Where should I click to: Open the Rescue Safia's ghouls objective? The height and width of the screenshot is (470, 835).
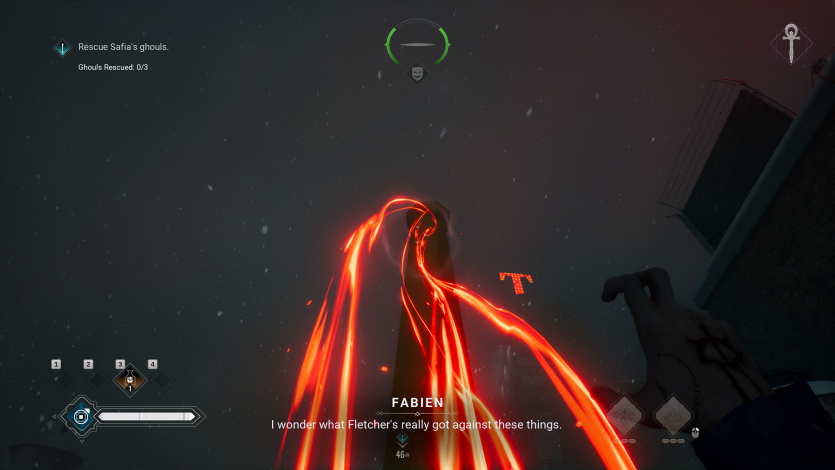(124, 47)
